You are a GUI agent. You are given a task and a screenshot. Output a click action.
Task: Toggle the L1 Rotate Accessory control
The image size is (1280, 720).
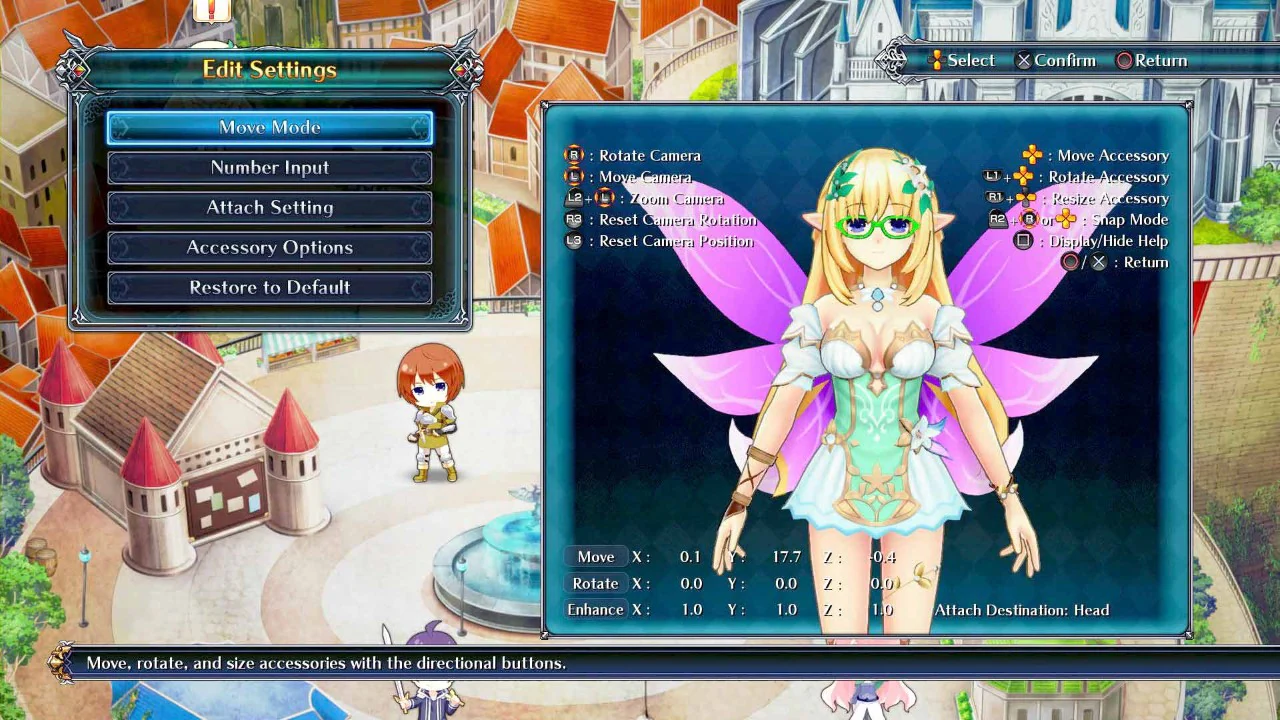tap(992, 177)
